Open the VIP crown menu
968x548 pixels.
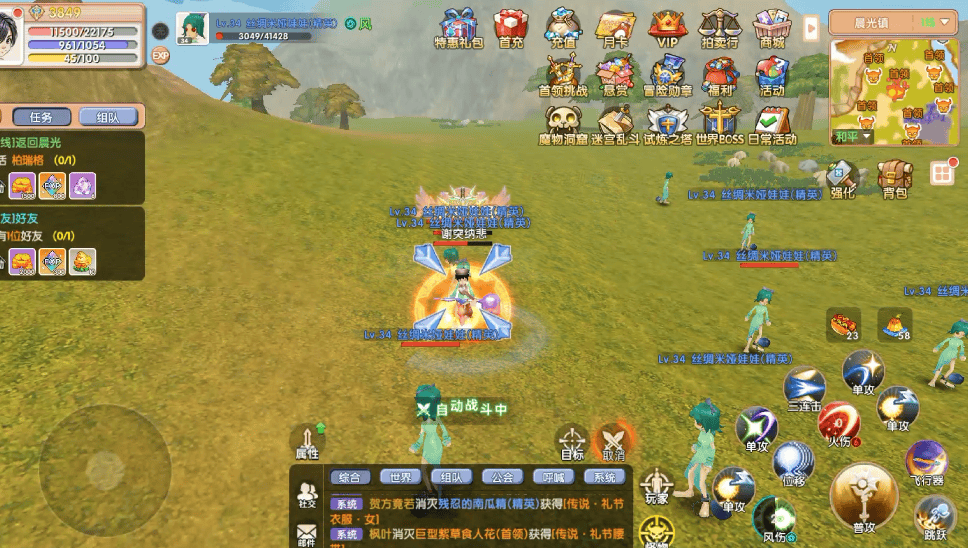tap(667, 27)
